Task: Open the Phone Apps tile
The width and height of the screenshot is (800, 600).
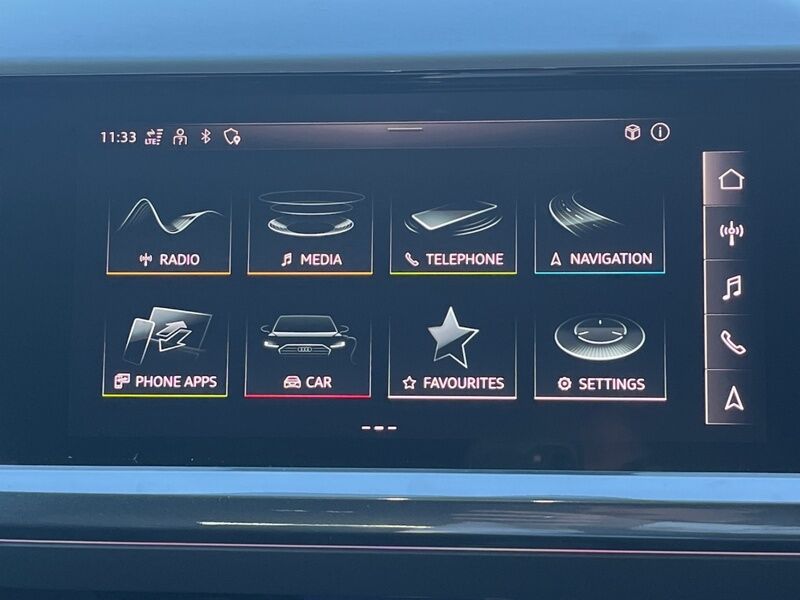Action: coord(165,355)
